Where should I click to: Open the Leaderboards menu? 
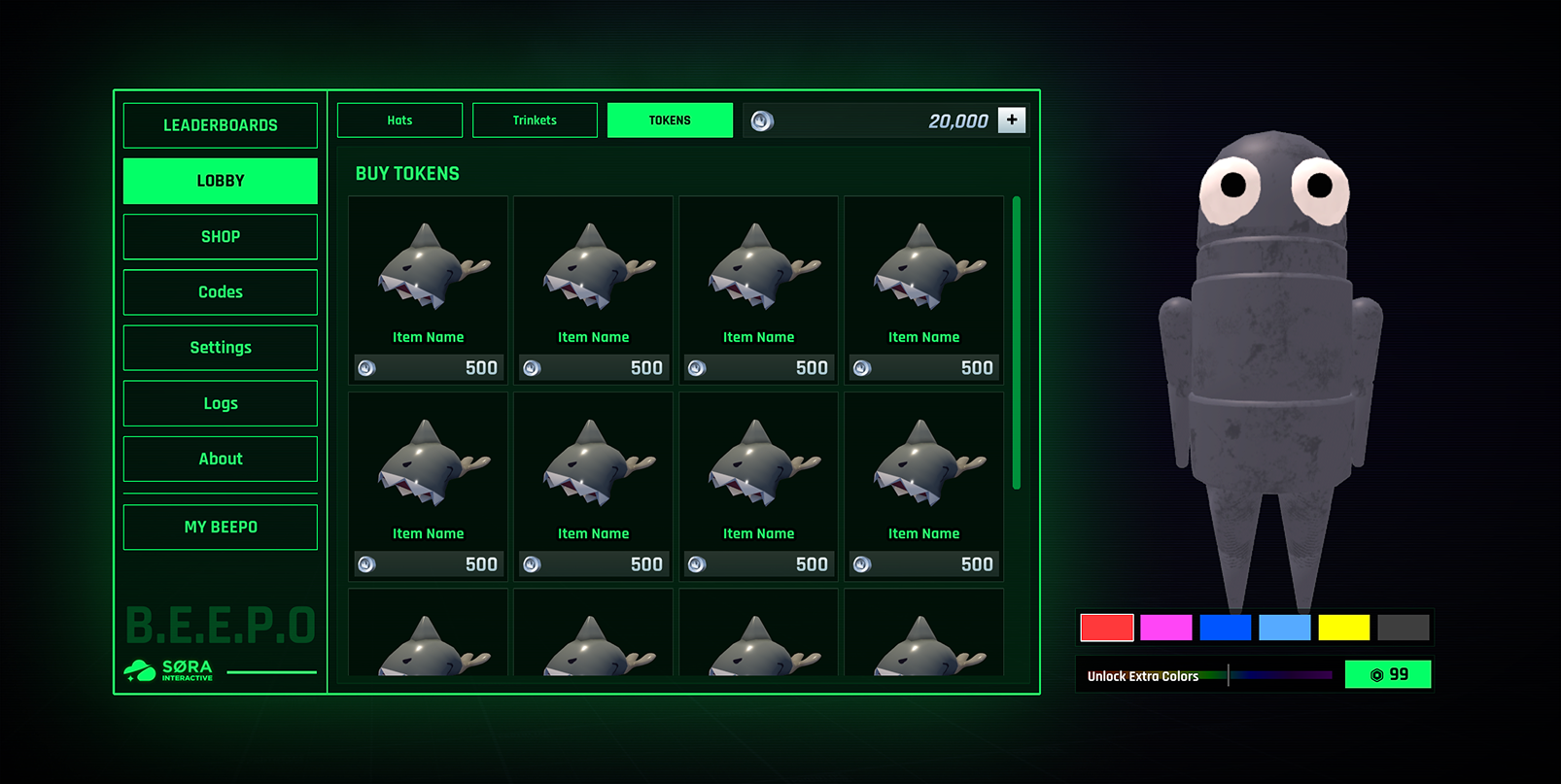click(x=221, y=125)
